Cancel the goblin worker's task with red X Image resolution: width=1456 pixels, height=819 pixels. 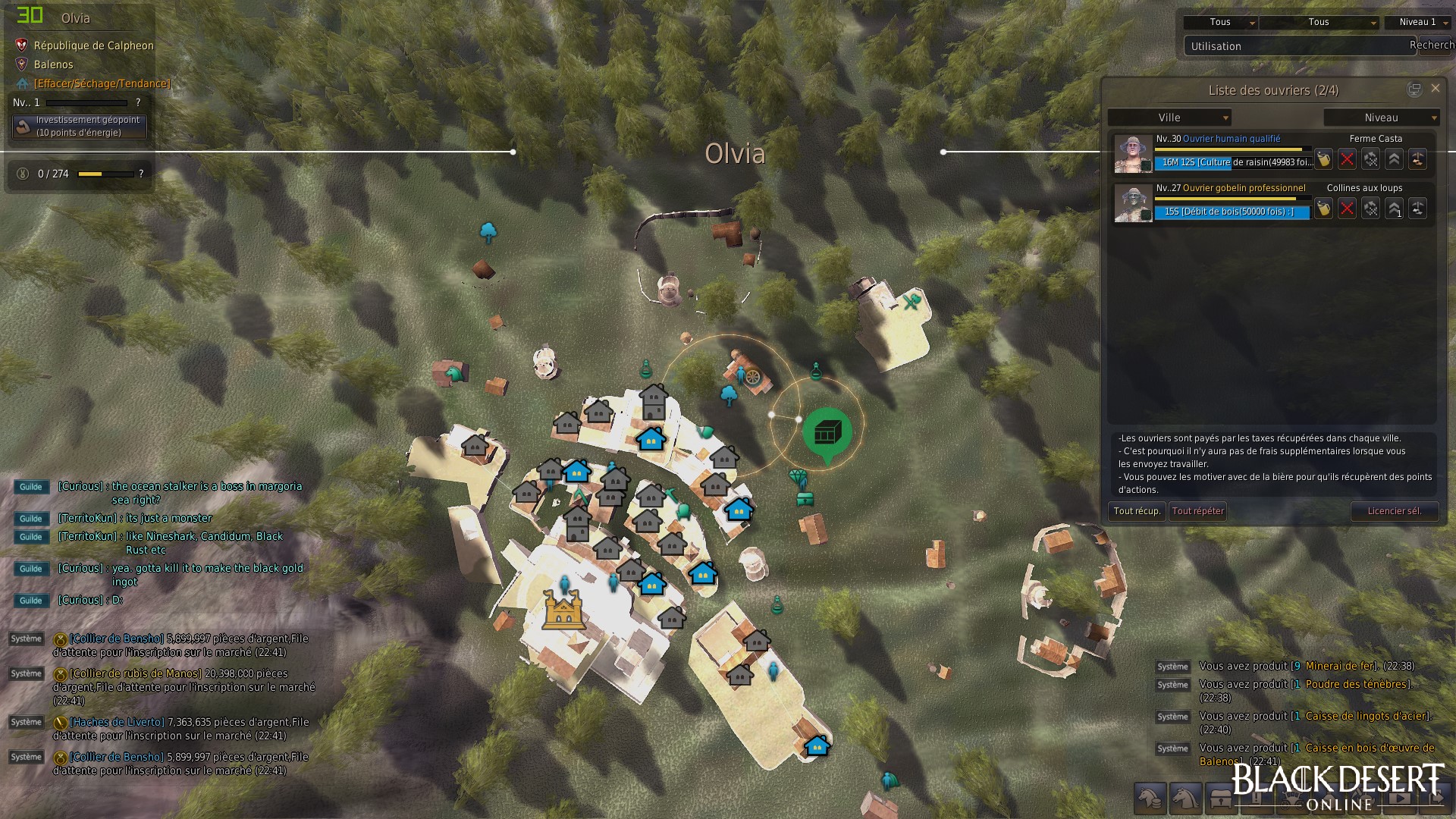pos(1347,209)
